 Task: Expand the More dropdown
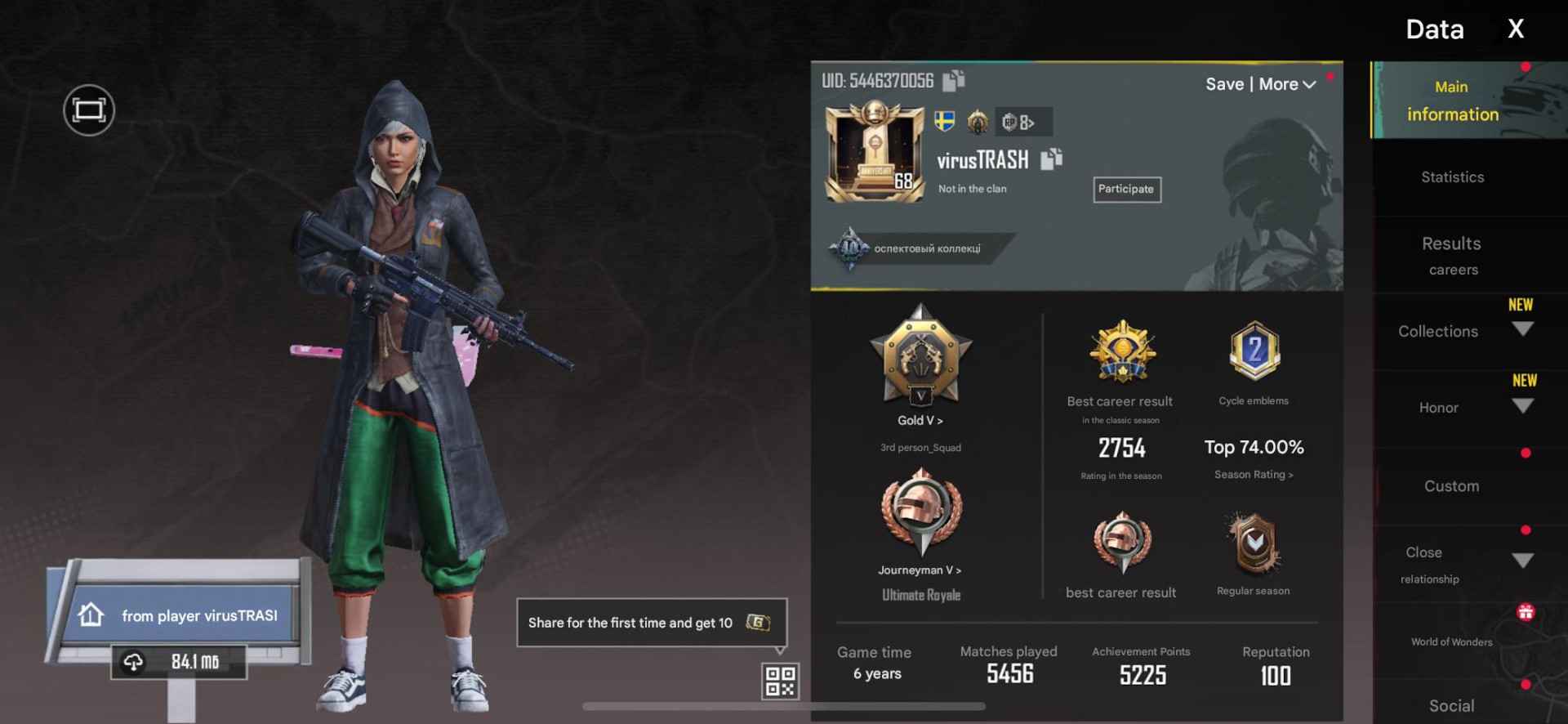tap(1288, 84)
